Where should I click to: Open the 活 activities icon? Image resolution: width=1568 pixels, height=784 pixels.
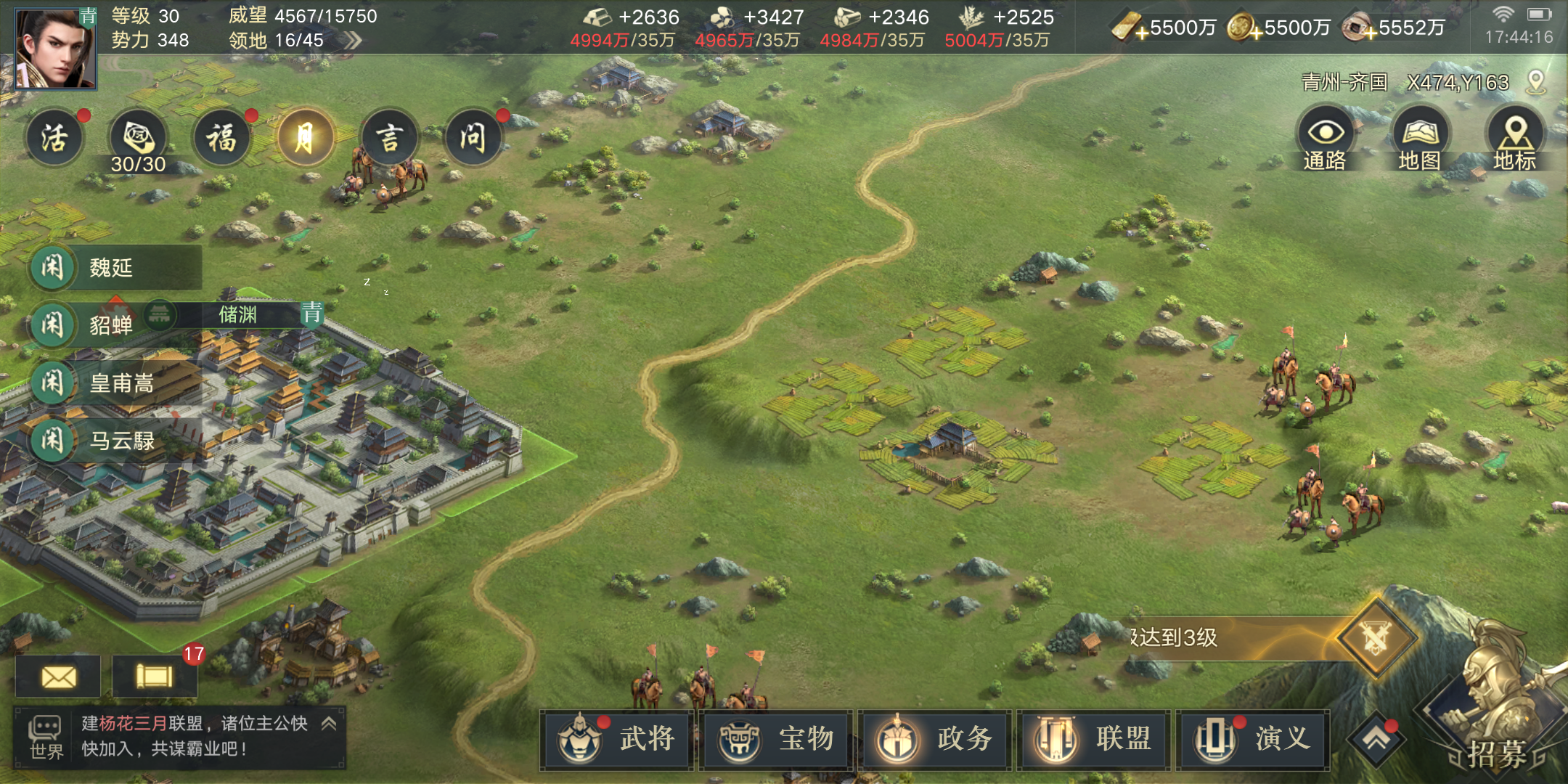point(54,138)
